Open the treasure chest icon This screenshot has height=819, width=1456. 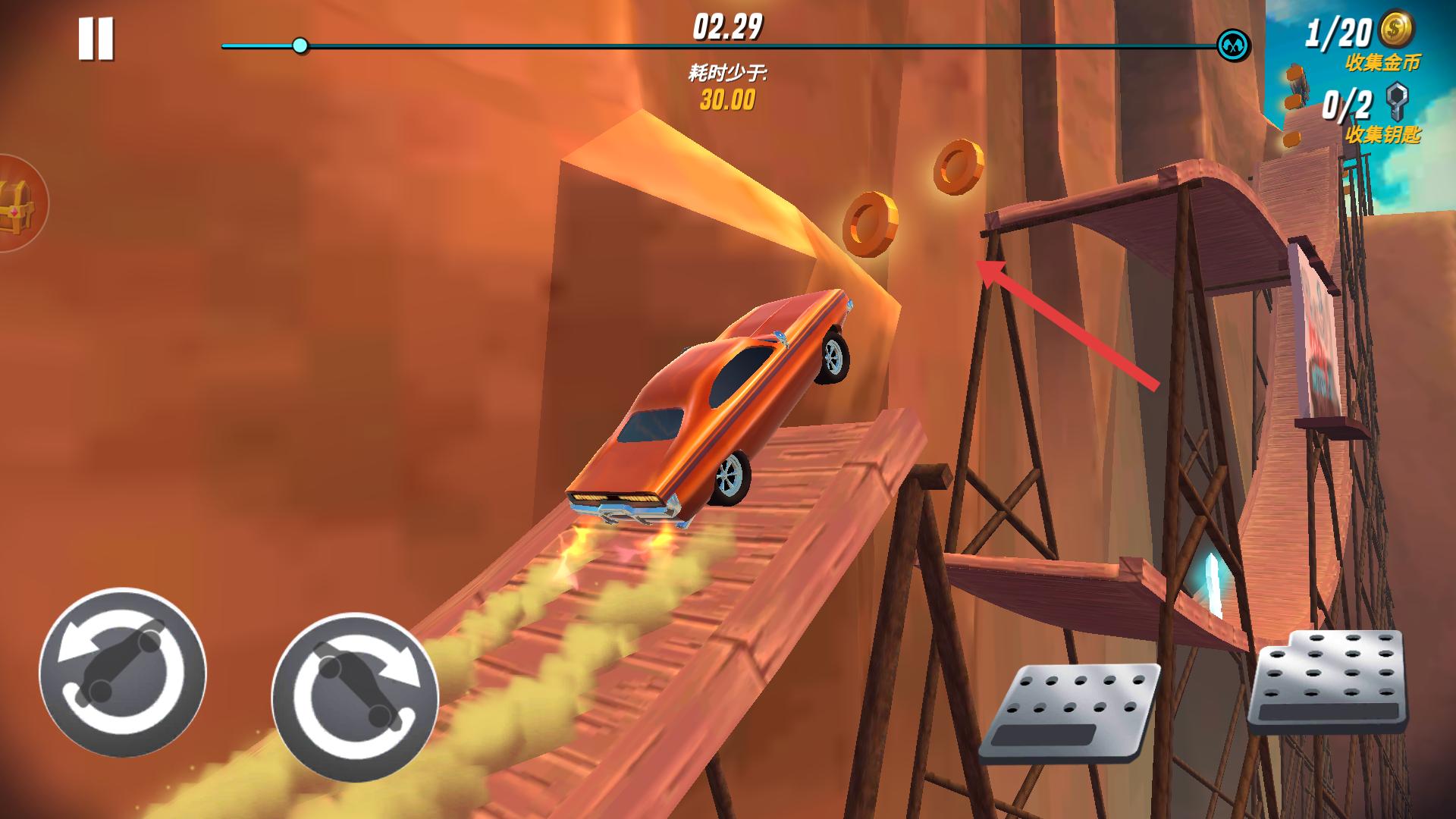(x=17, y=203)
